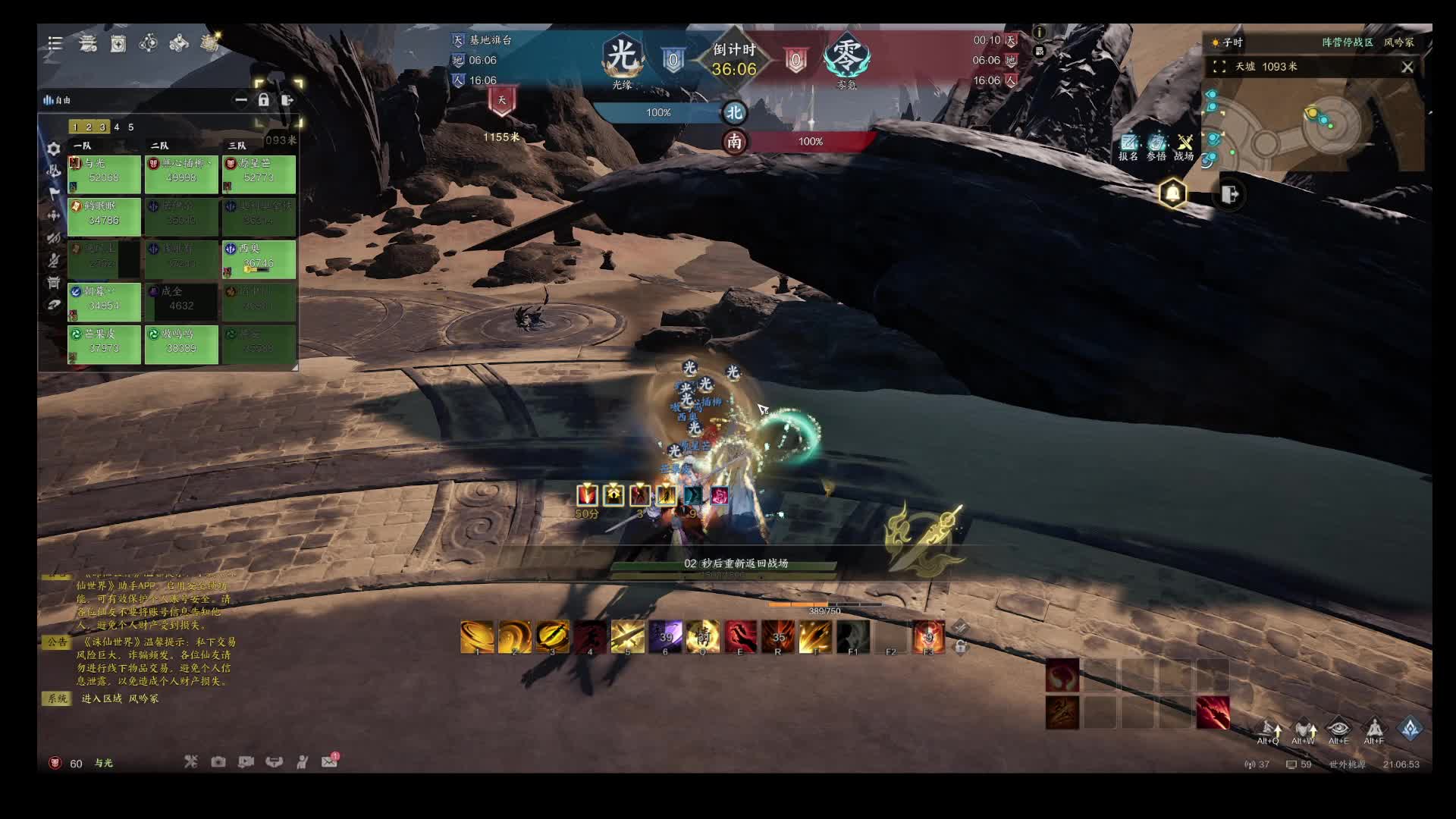
Task: Open the 战场 battlefield icon
Action: pos(1184,146)
